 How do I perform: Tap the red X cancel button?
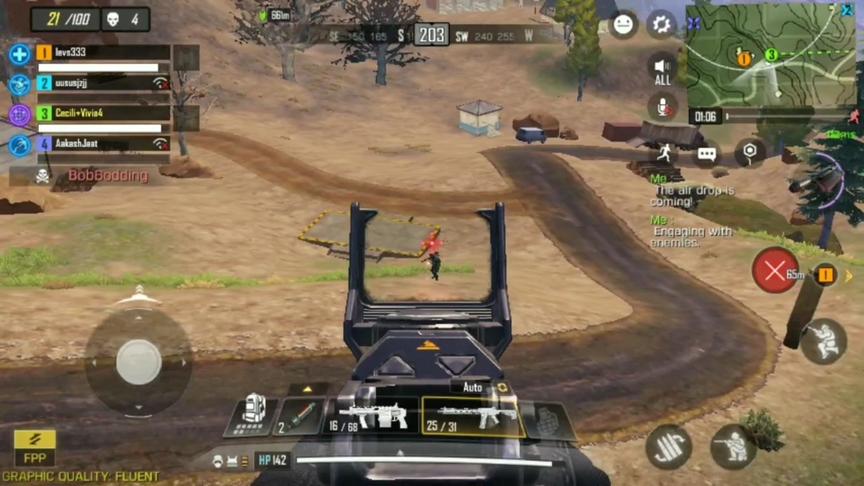coord(775,270)
